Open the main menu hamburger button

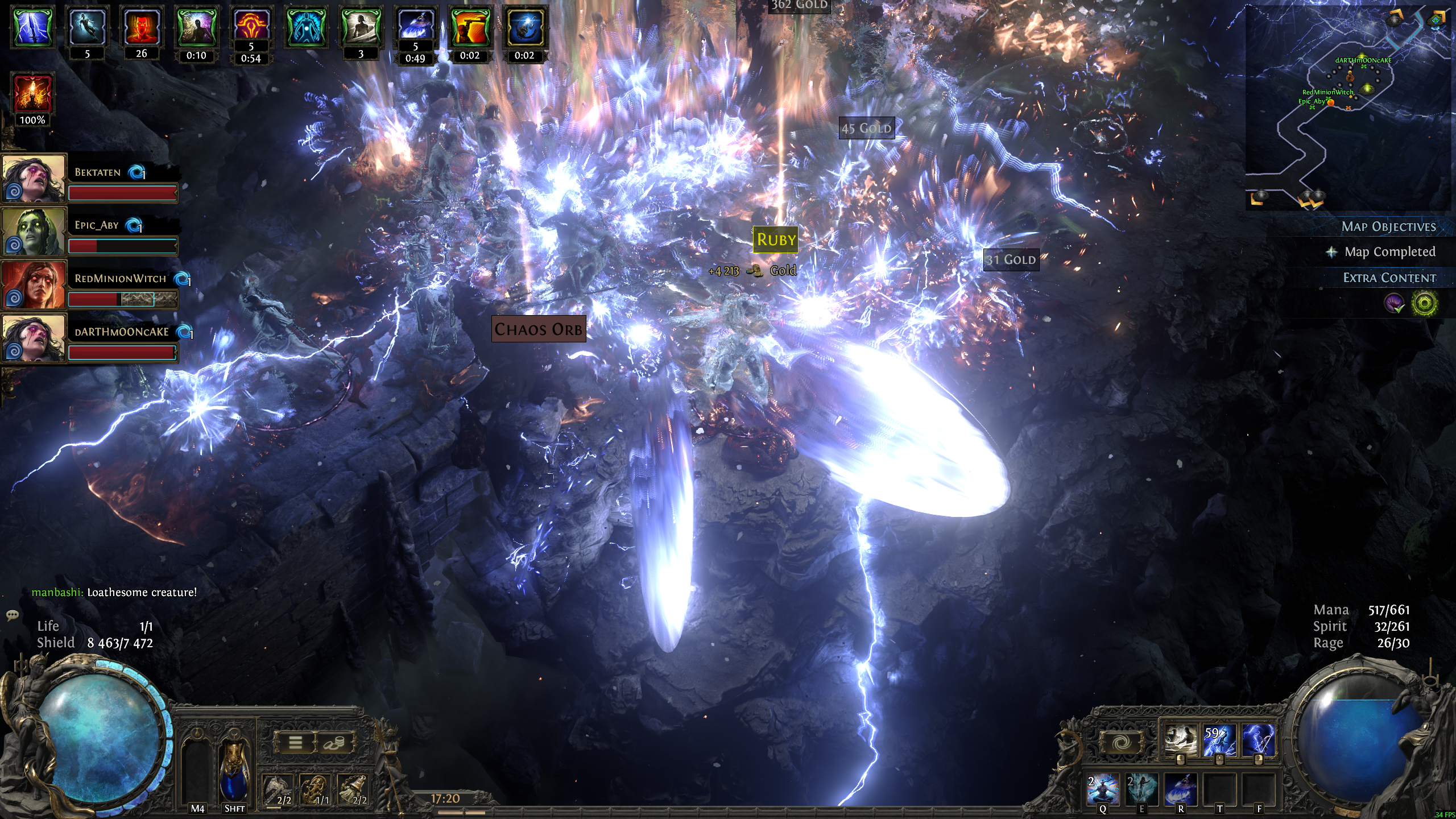[295, 743]
